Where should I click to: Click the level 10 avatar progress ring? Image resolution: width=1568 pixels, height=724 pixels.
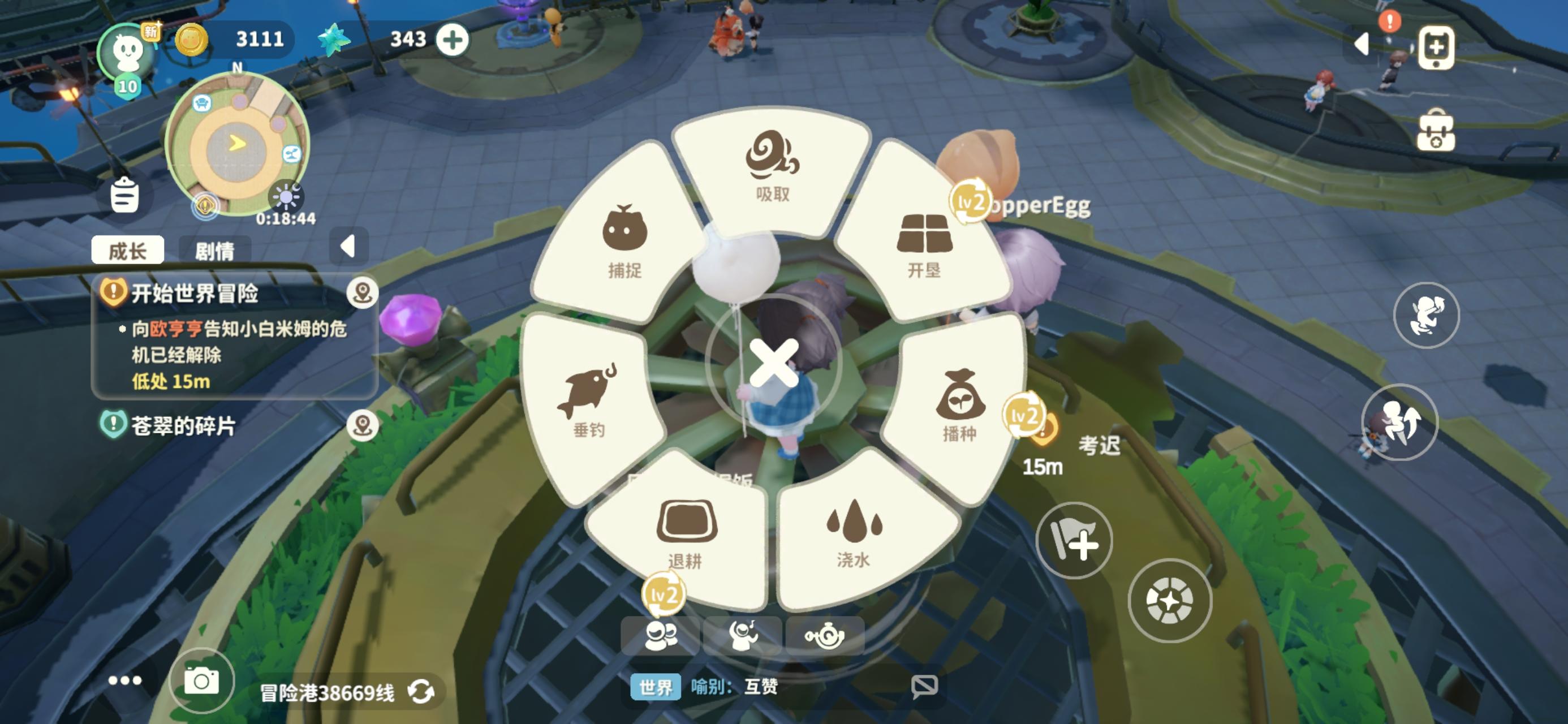(x=126, y=53)
